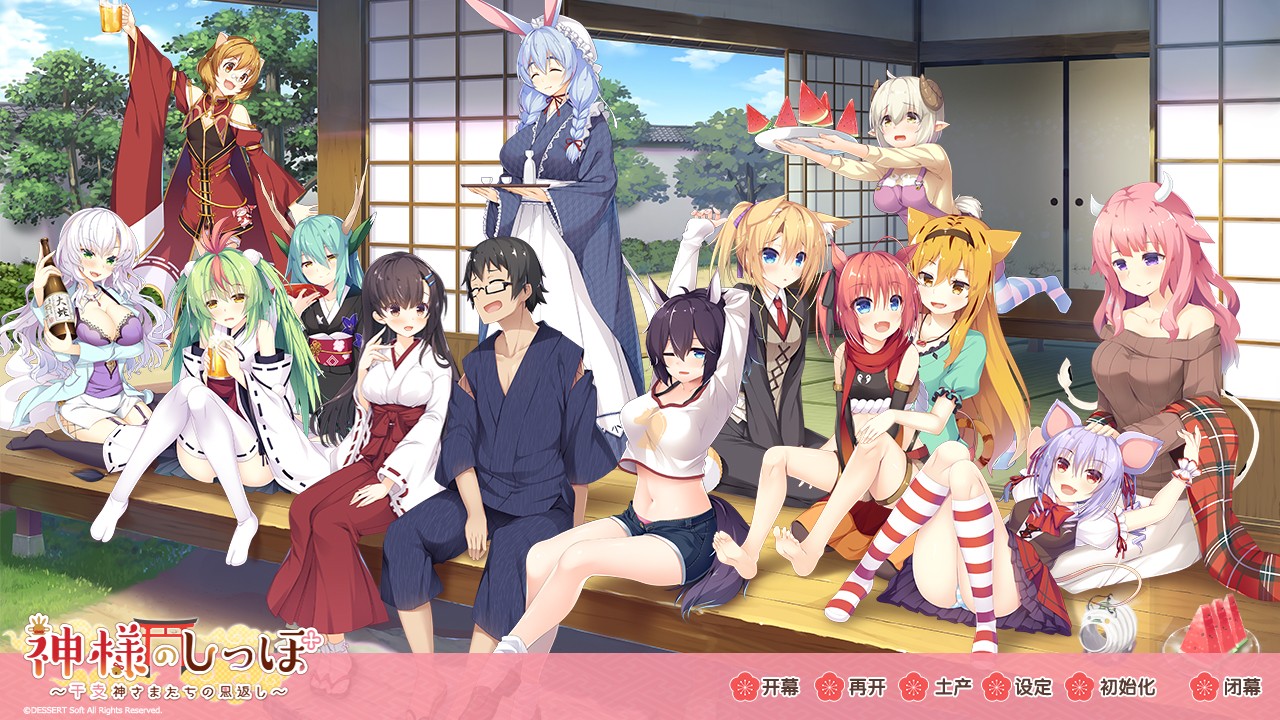Exit the game with 闭幕

(x=1227, y=687)
